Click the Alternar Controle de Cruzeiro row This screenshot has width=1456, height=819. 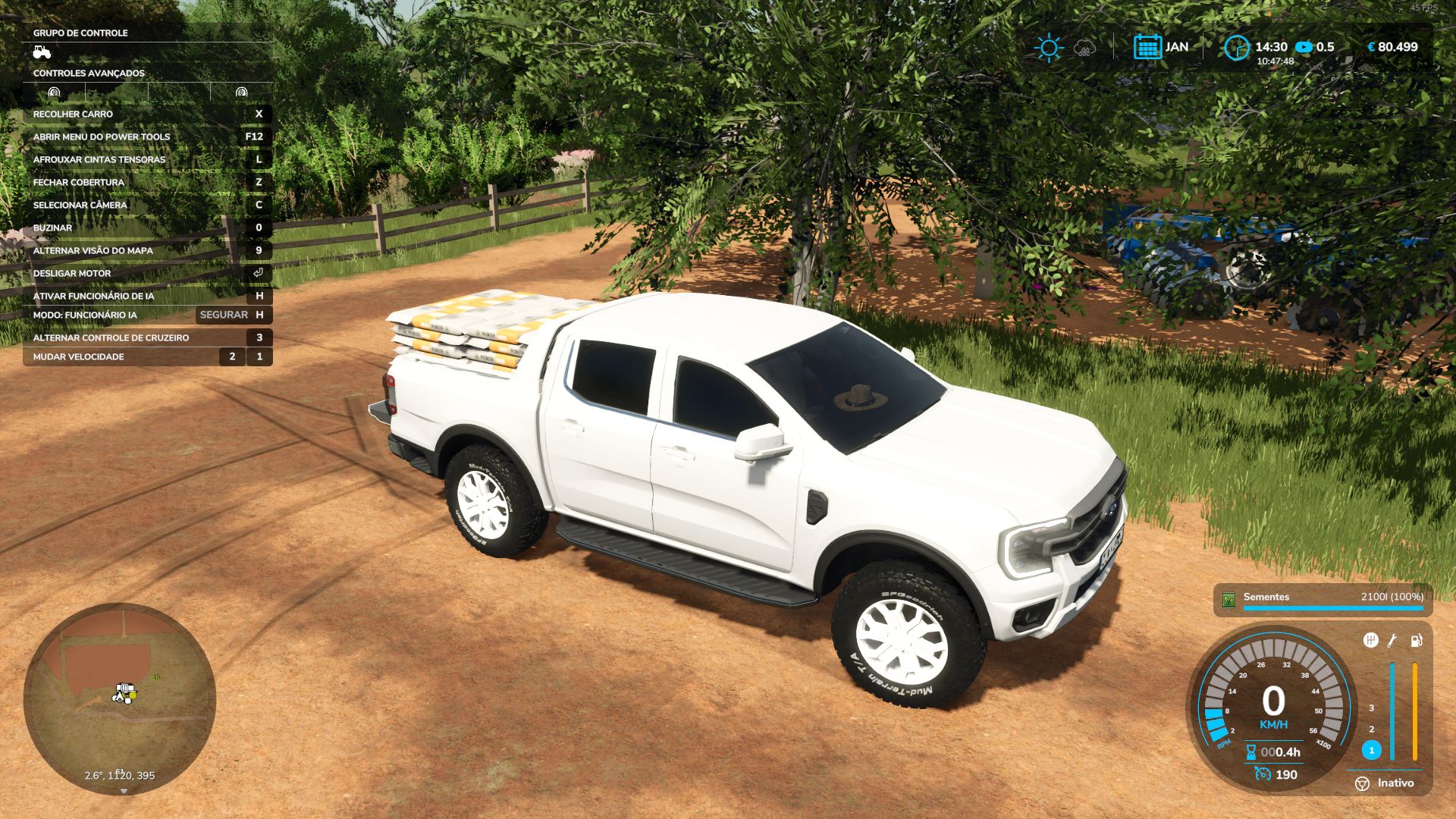point(148,337)
